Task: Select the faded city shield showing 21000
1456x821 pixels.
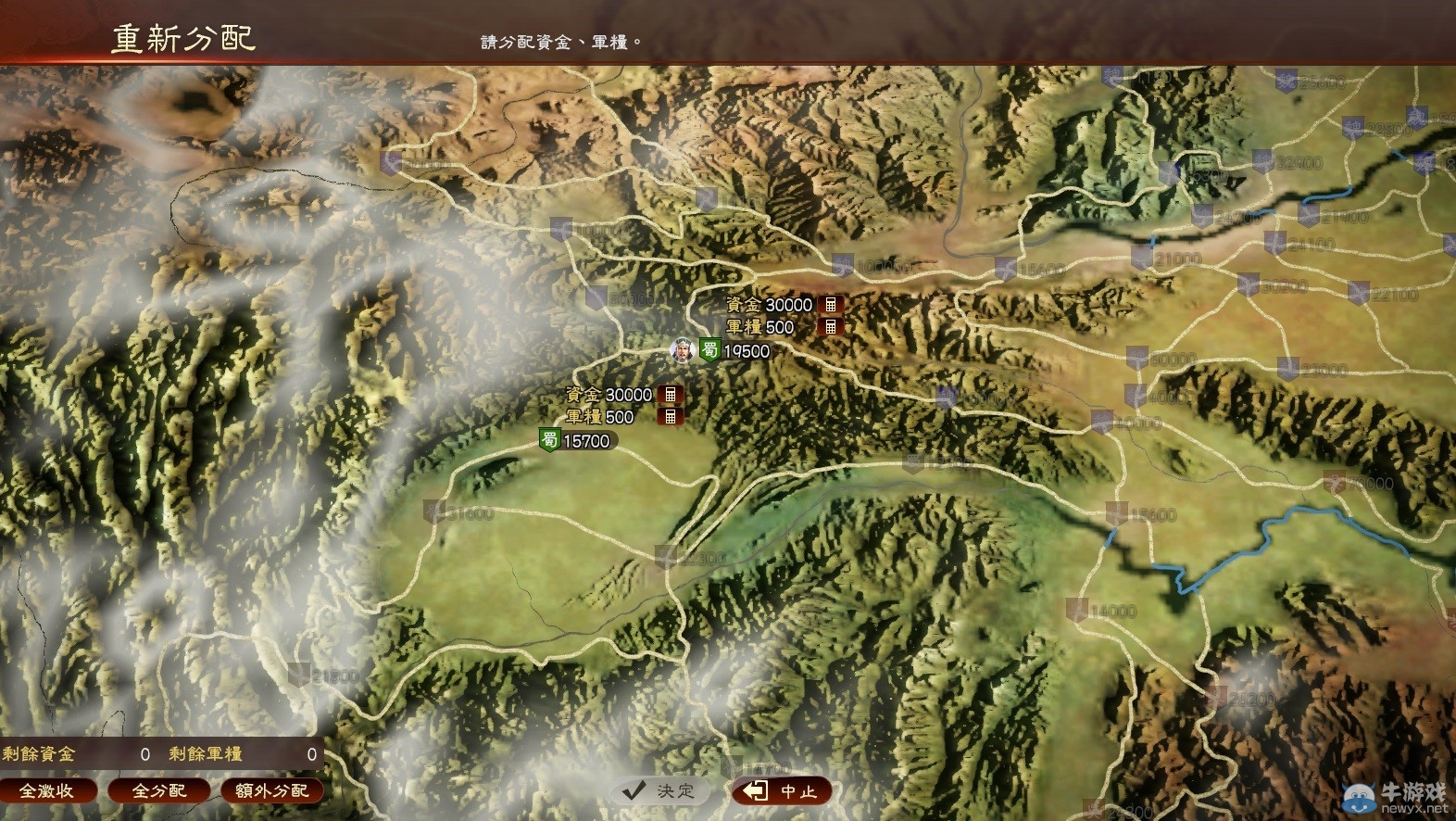Action: tap(1141, 258)
